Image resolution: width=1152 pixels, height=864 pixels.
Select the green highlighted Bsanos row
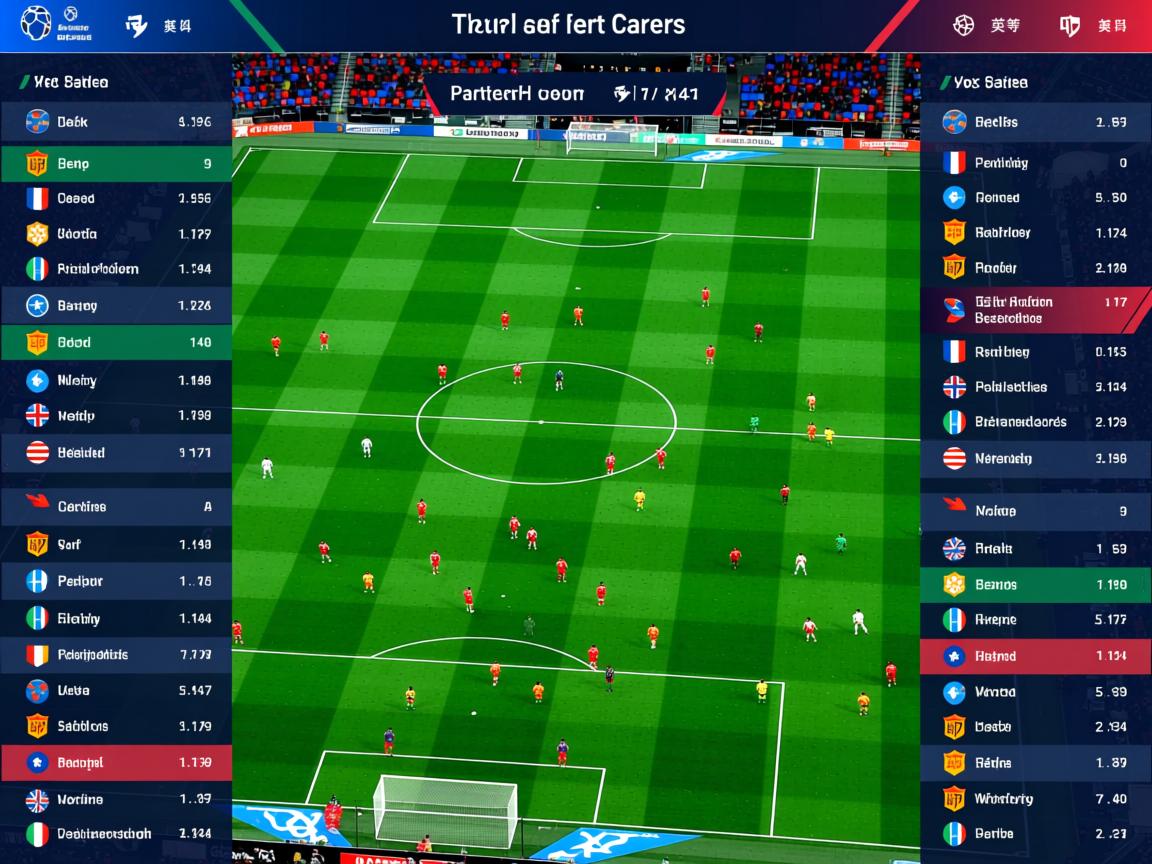click(x=1036, y=585)
